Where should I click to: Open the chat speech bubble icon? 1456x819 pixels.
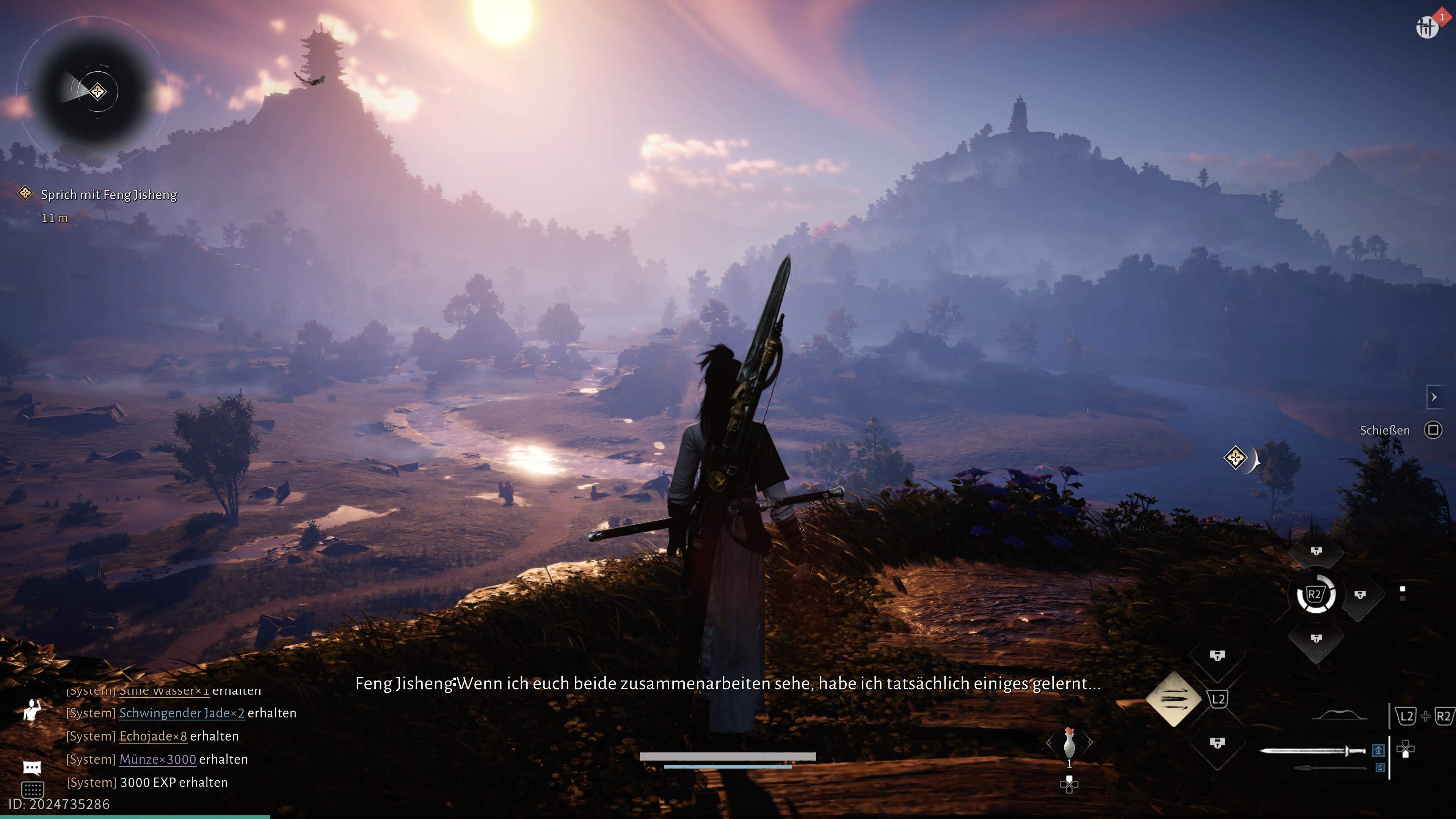pos(32,767)
